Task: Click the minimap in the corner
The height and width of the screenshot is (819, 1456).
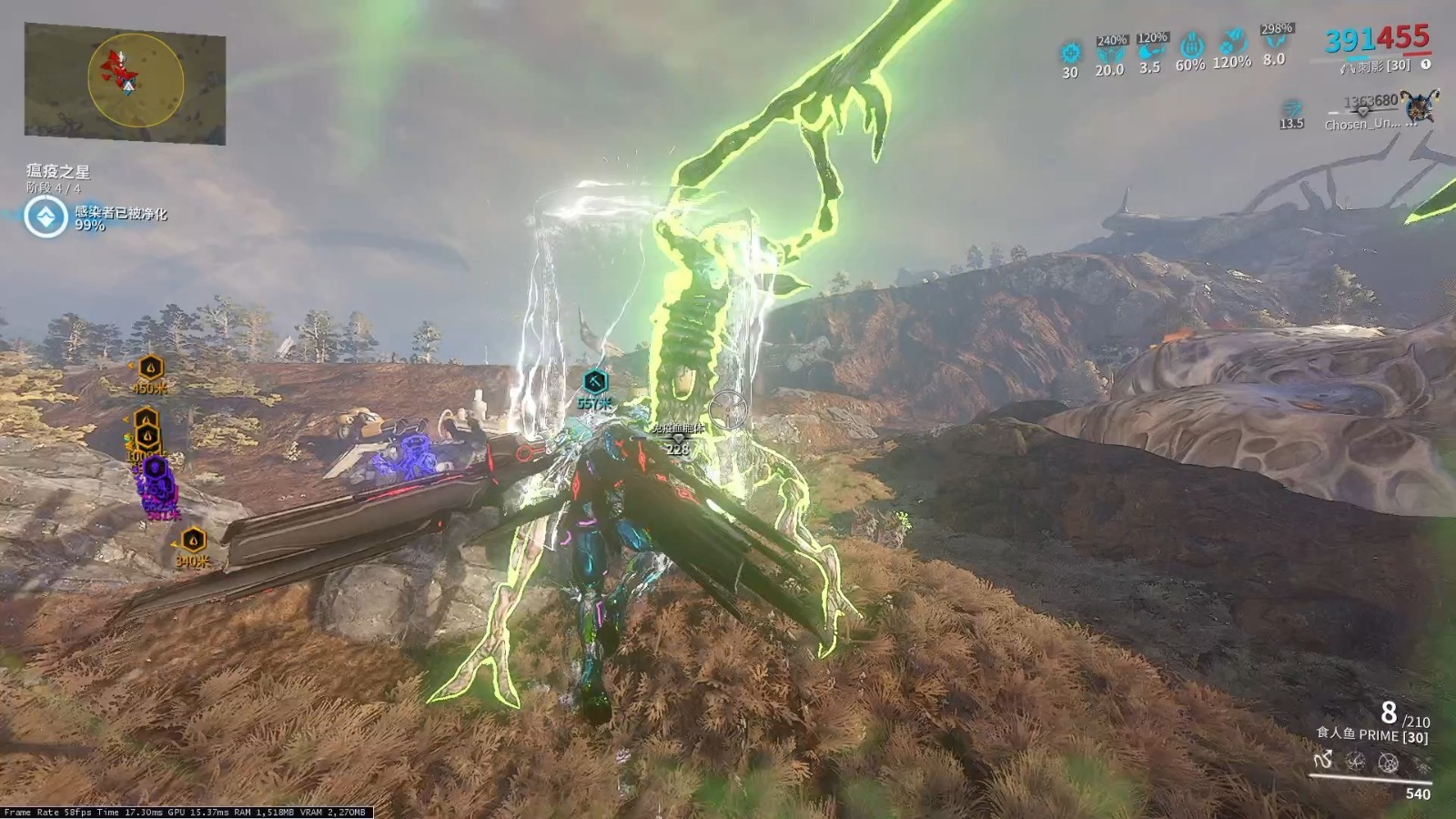Action: coord(125,83)
